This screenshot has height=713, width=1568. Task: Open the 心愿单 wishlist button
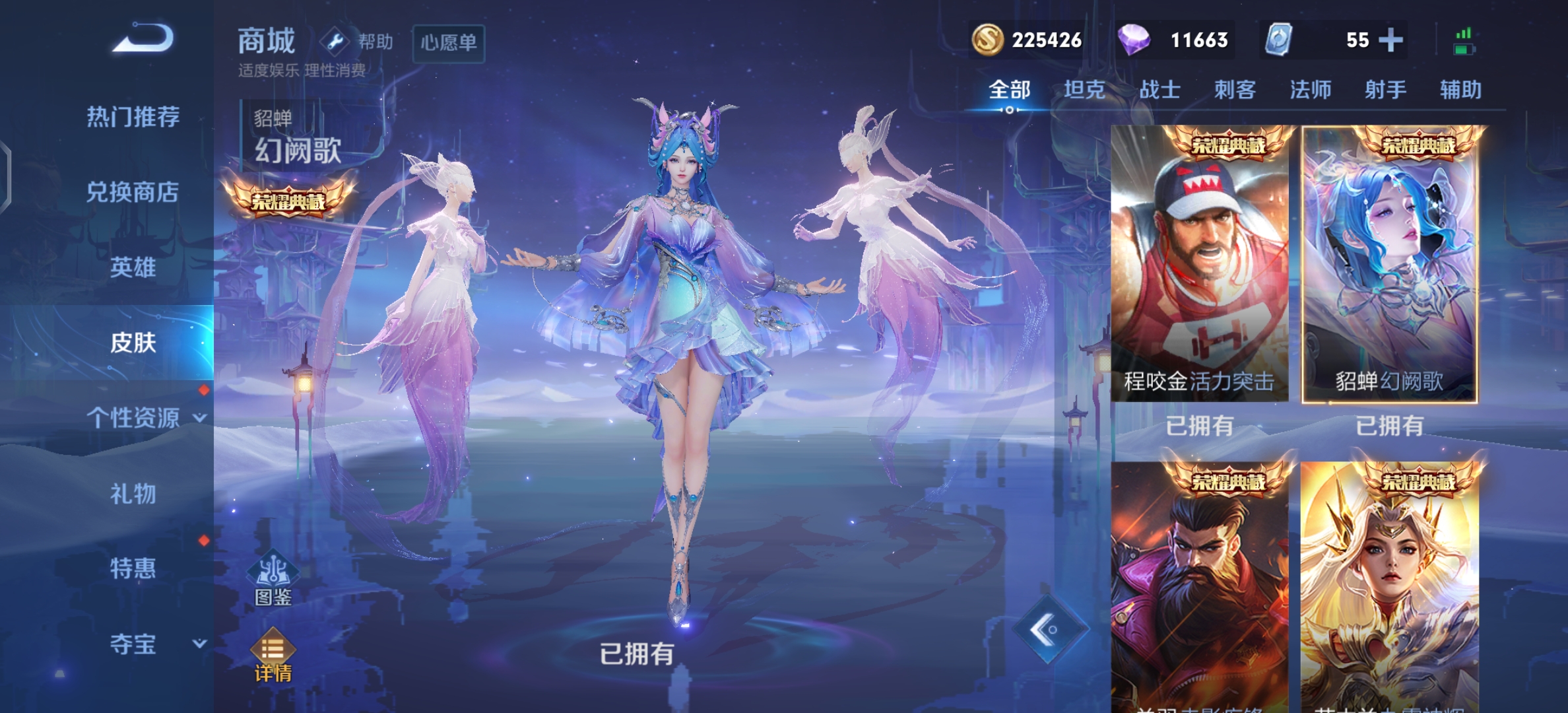tap(449, 42)
